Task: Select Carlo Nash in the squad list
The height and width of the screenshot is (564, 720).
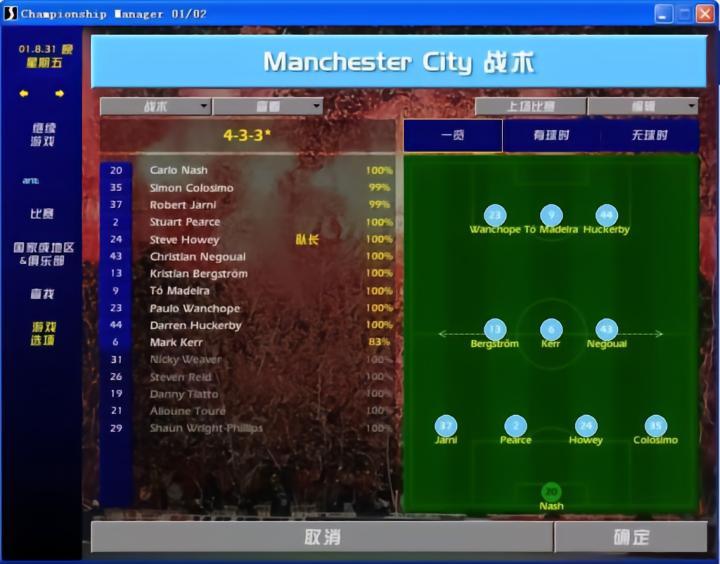Action: tap(179, 171)
